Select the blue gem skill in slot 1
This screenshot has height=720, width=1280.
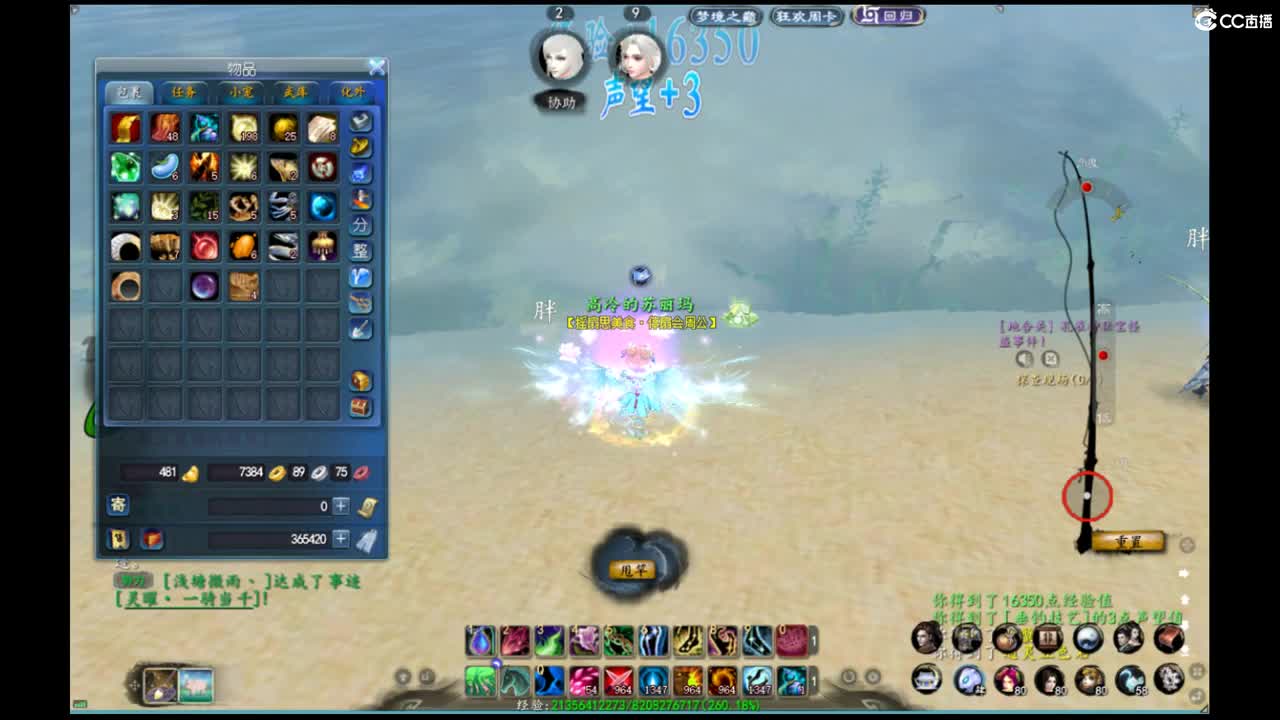click(478, 642)
